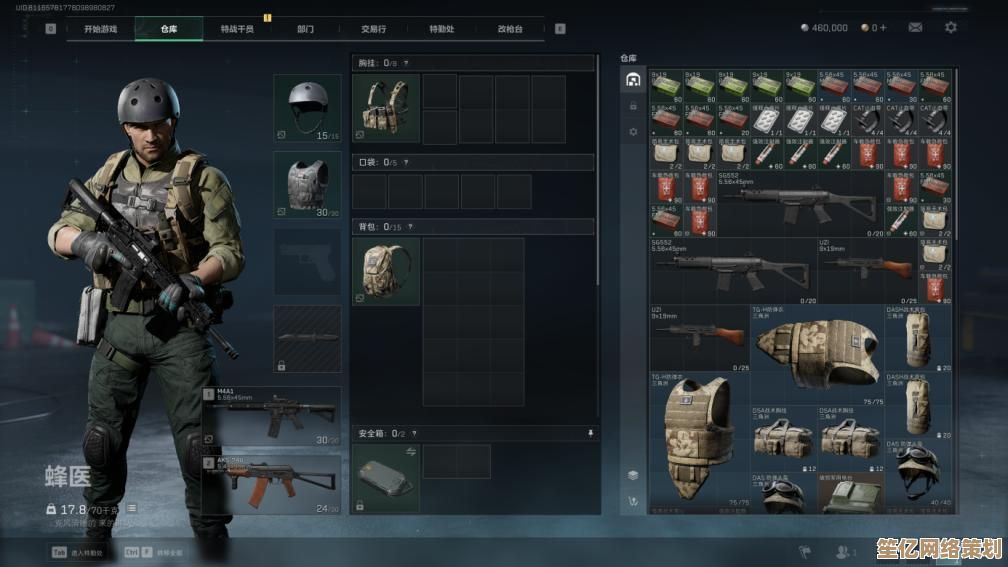Select the equipped helmet slot

pos(307,107)
